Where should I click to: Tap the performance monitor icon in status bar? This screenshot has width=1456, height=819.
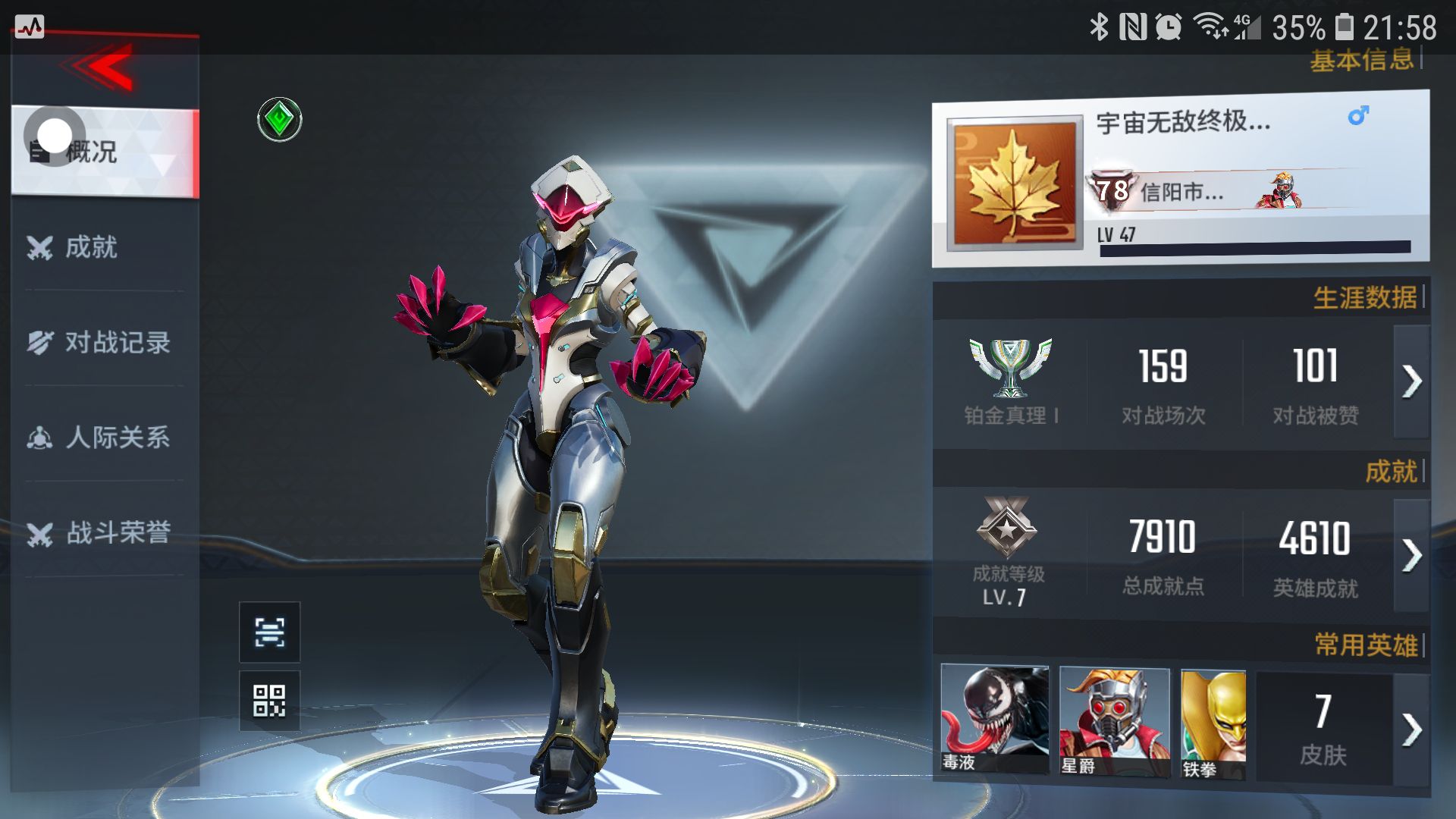pos(30,28)
